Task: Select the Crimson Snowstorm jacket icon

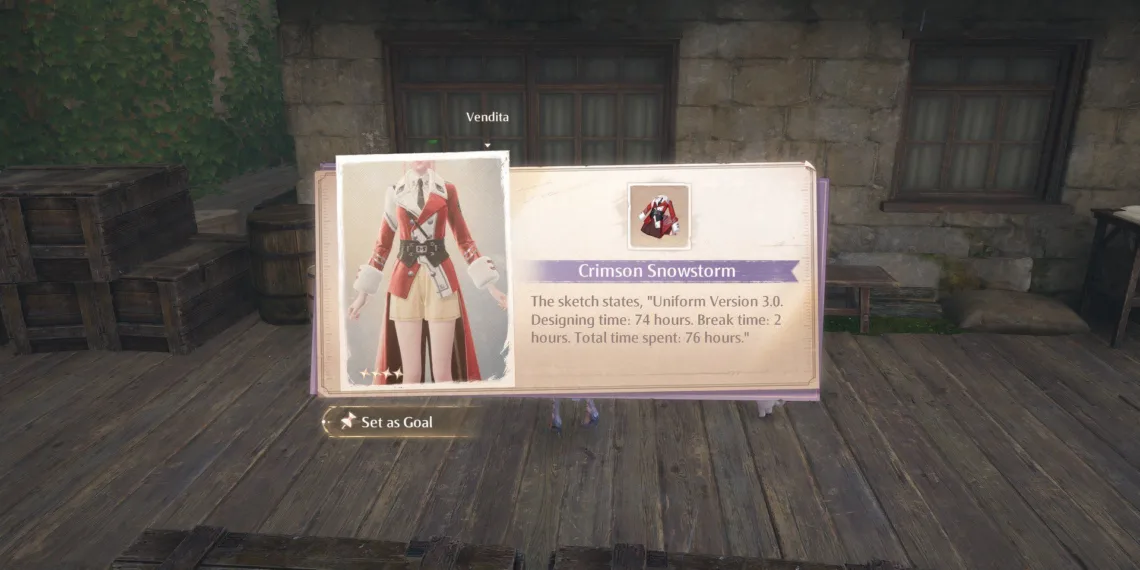Action: pos(658,216)
